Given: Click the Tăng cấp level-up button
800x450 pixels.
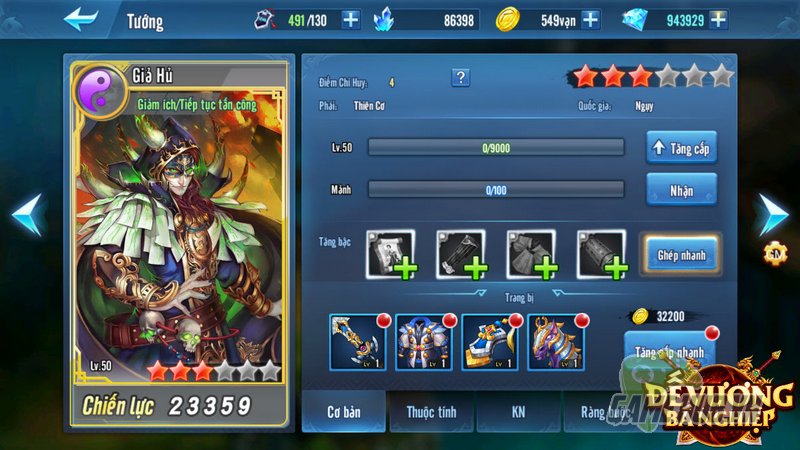Looking at the screenshot, I should pyautogui.click(x=681, y=148).
